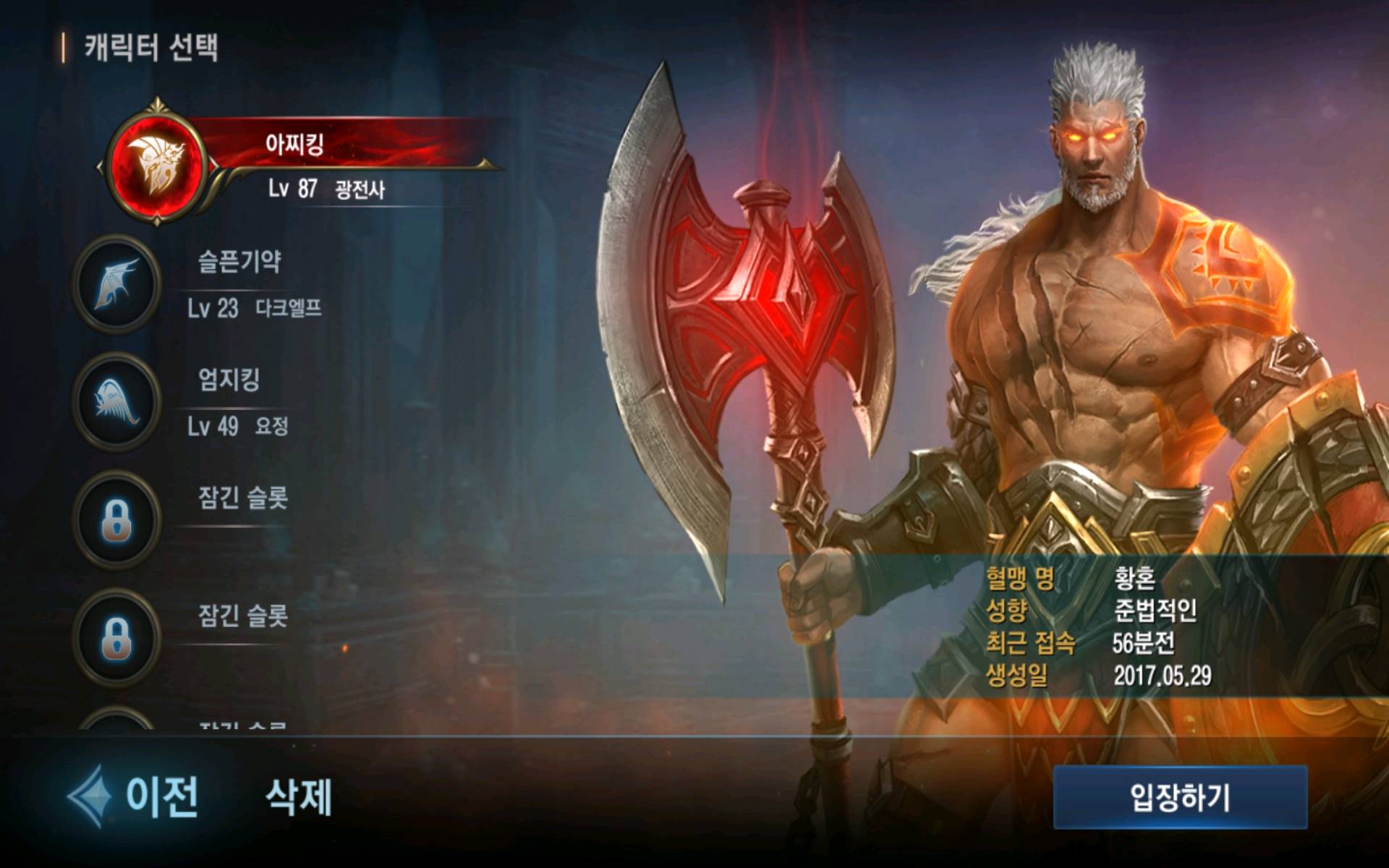Click the padlock icon on second 잠긴 슬롯
The image size is (1389, 868).
[x=118, y=638]
